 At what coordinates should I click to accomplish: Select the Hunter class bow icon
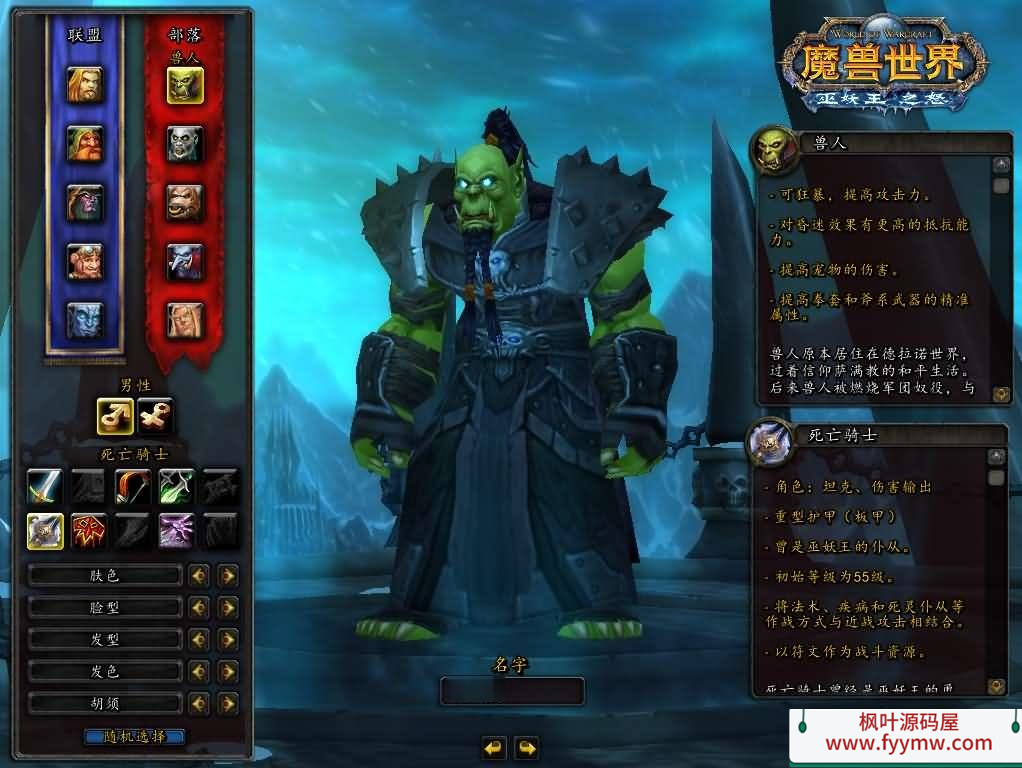[x=133, y=487]
